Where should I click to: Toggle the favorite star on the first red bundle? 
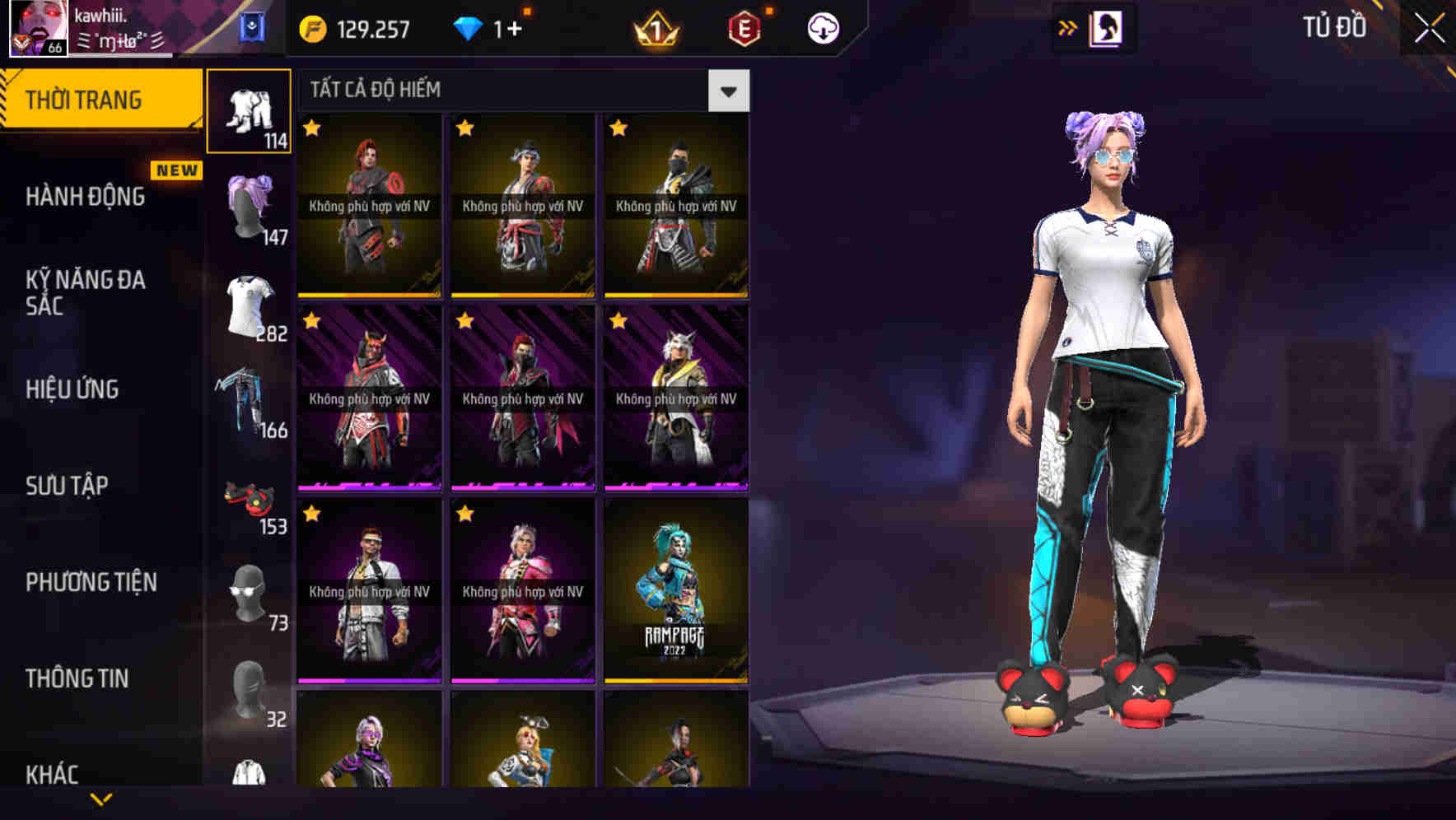pos(310,129)
